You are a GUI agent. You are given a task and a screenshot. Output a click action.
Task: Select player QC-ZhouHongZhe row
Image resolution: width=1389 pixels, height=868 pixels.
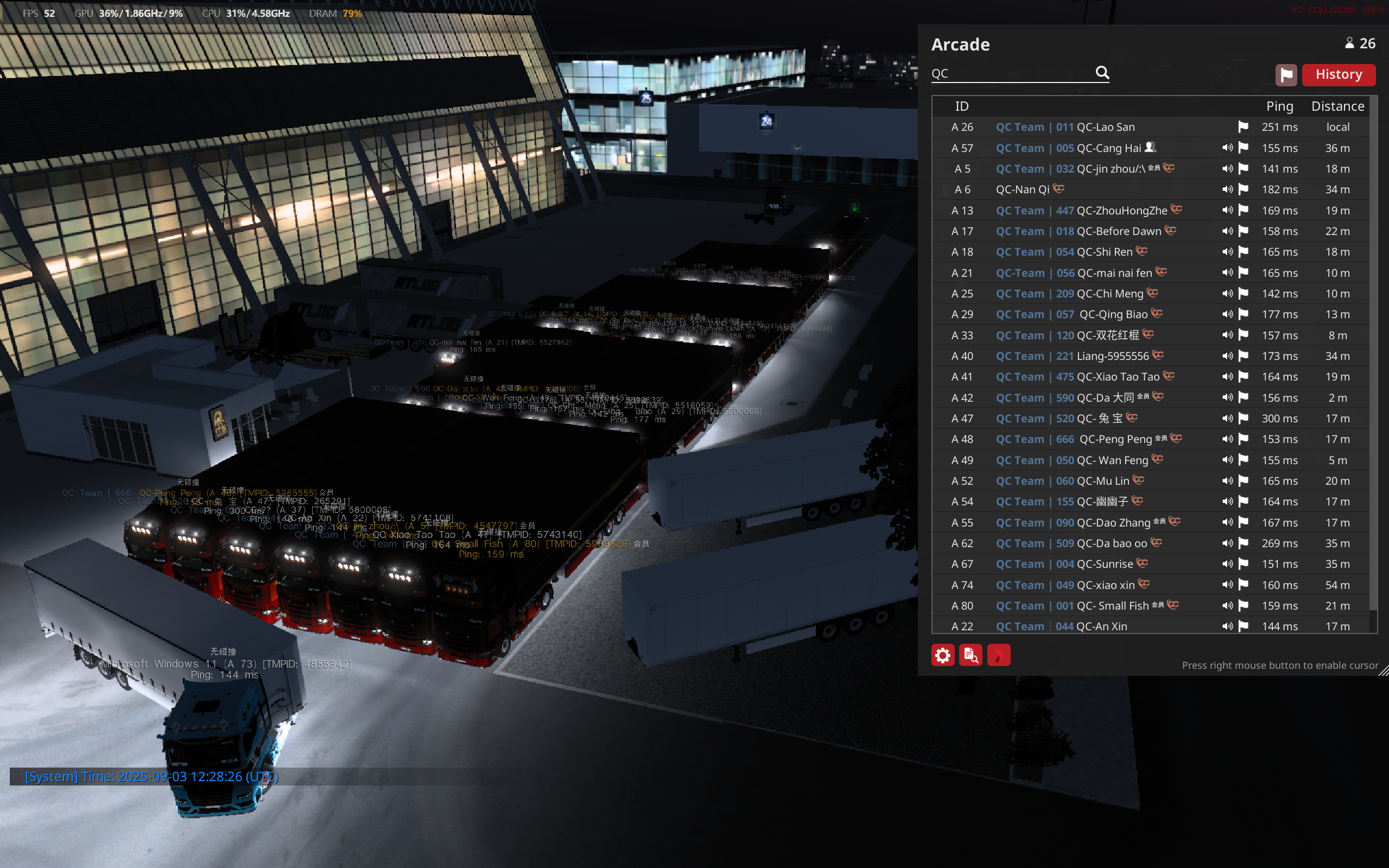1121,211
